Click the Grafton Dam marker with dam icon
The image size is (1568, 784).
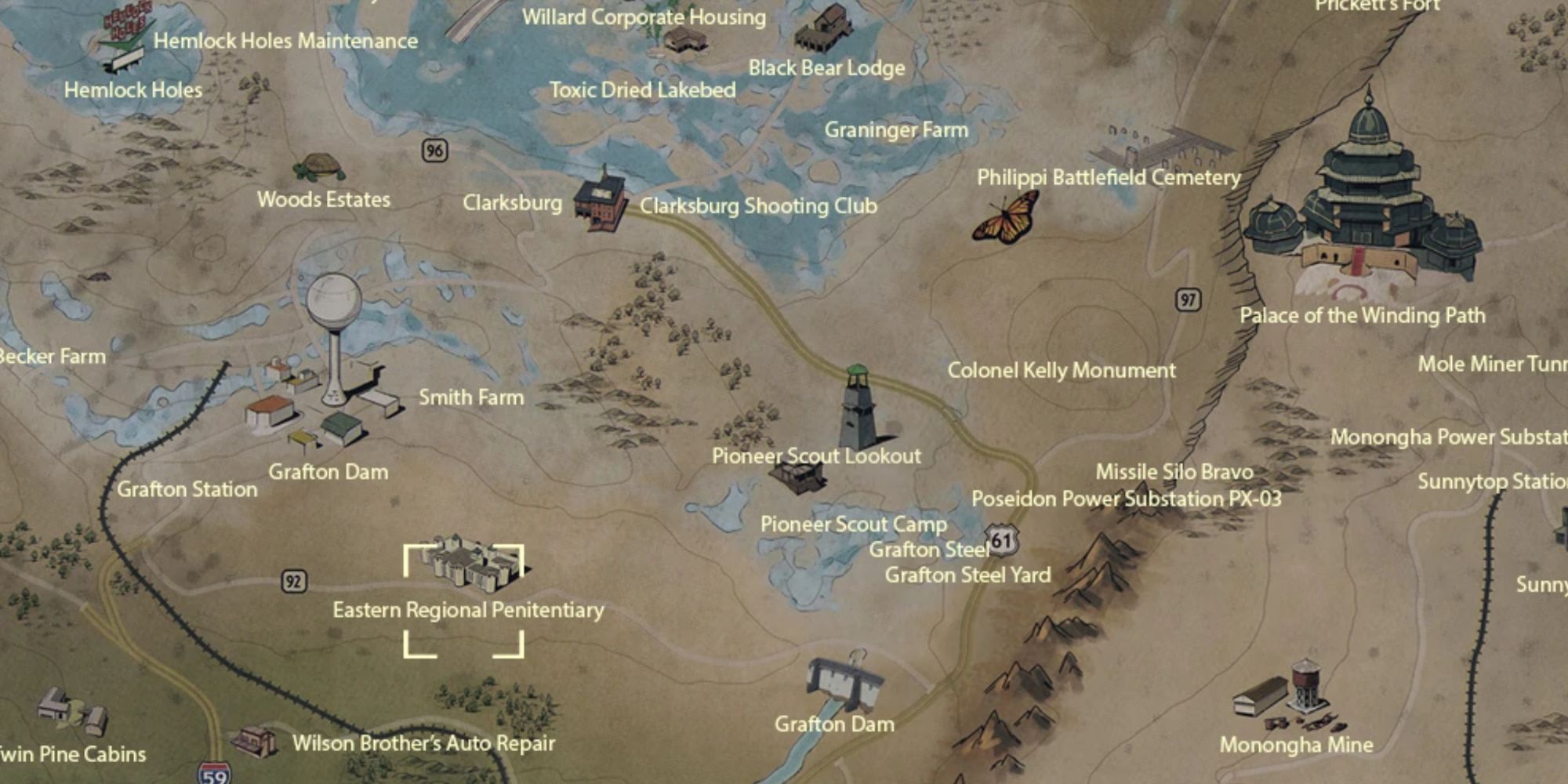(845, 684)
